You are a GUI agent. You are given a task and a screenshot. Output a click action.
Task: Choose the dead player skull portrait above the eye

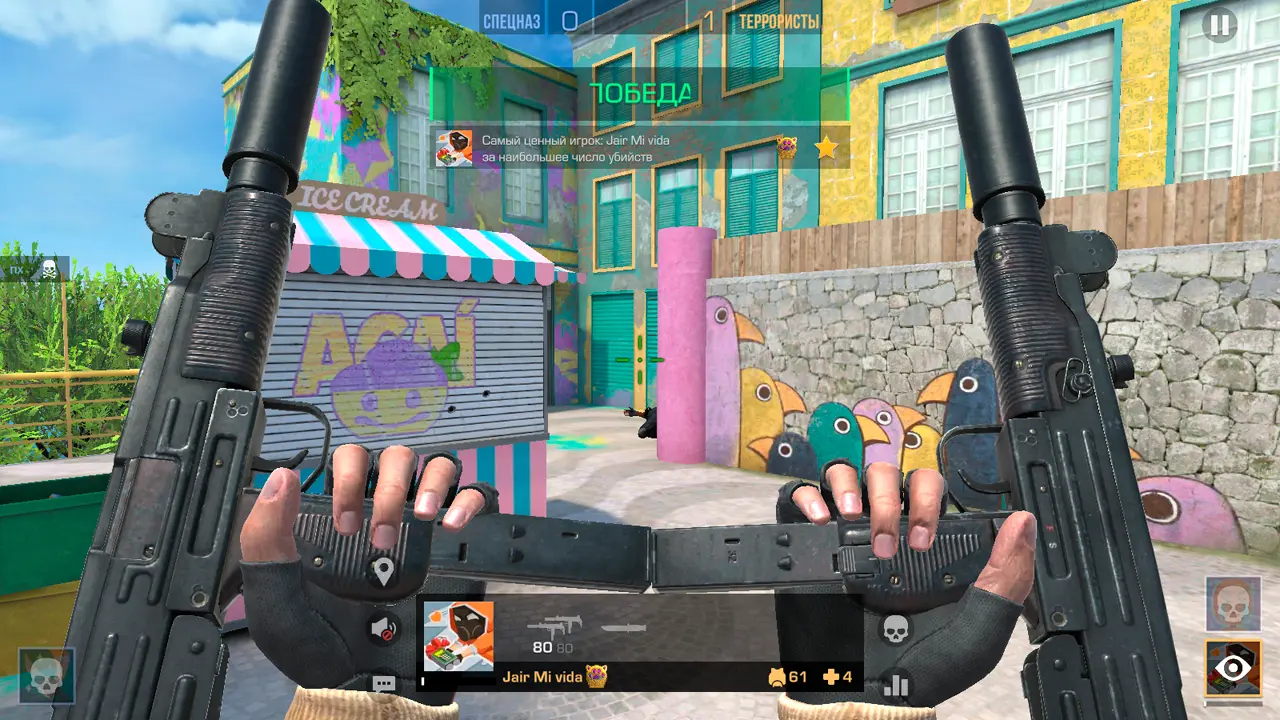1233,604
